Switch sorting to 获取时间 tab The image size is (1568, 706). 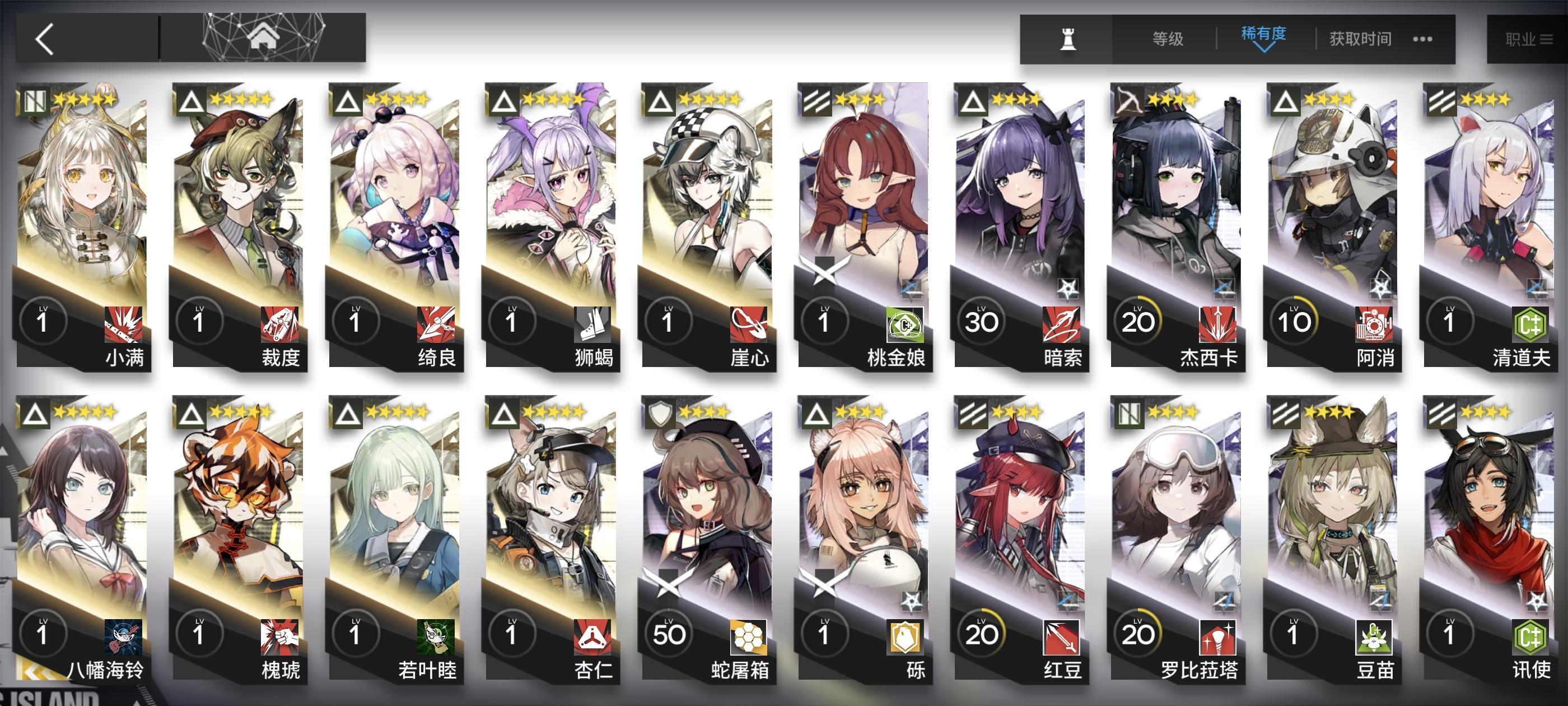point(1359,38)
